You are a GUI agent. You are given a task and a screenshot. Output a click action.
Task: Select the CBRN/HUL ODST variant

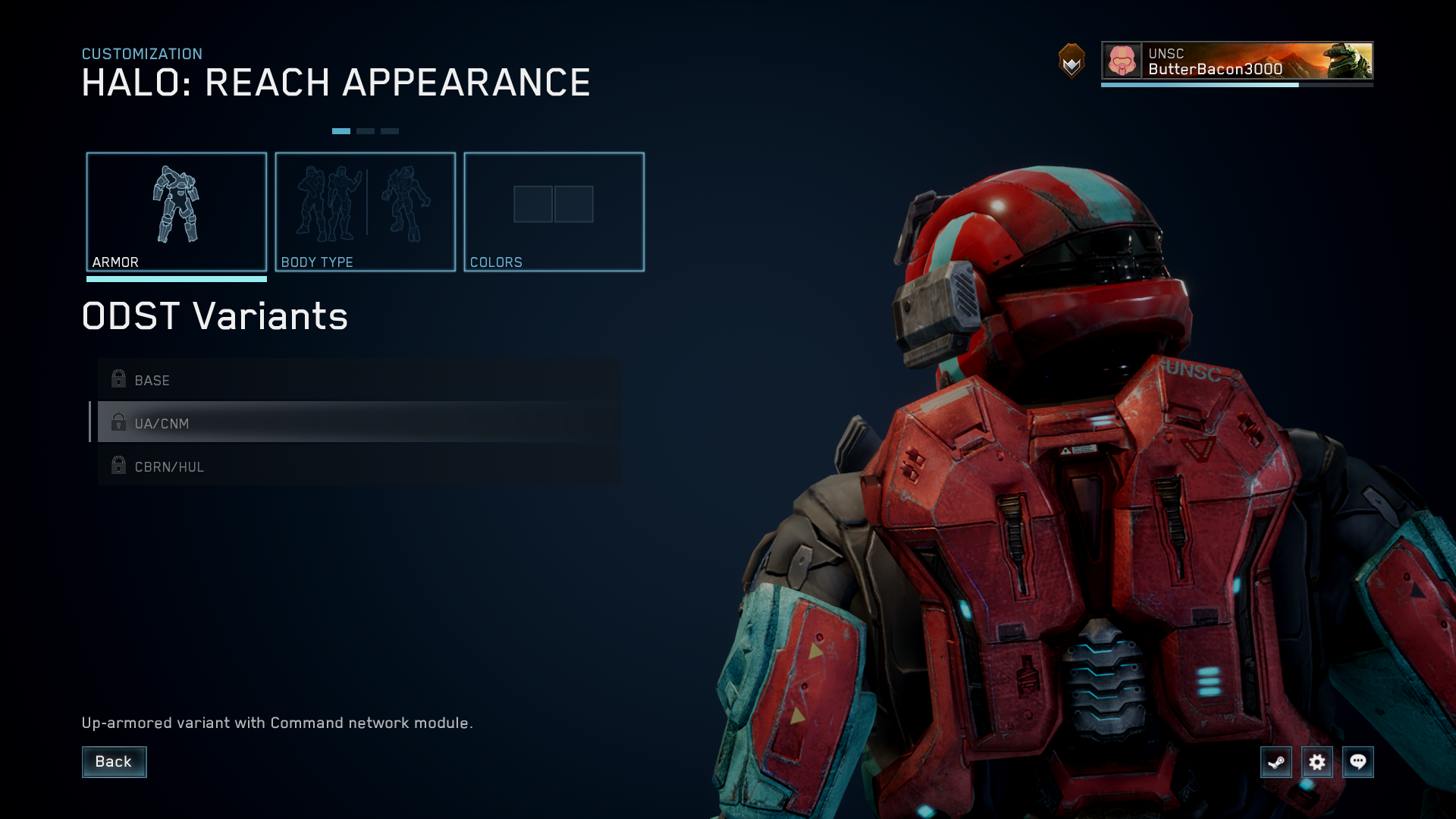click(303, 466)
